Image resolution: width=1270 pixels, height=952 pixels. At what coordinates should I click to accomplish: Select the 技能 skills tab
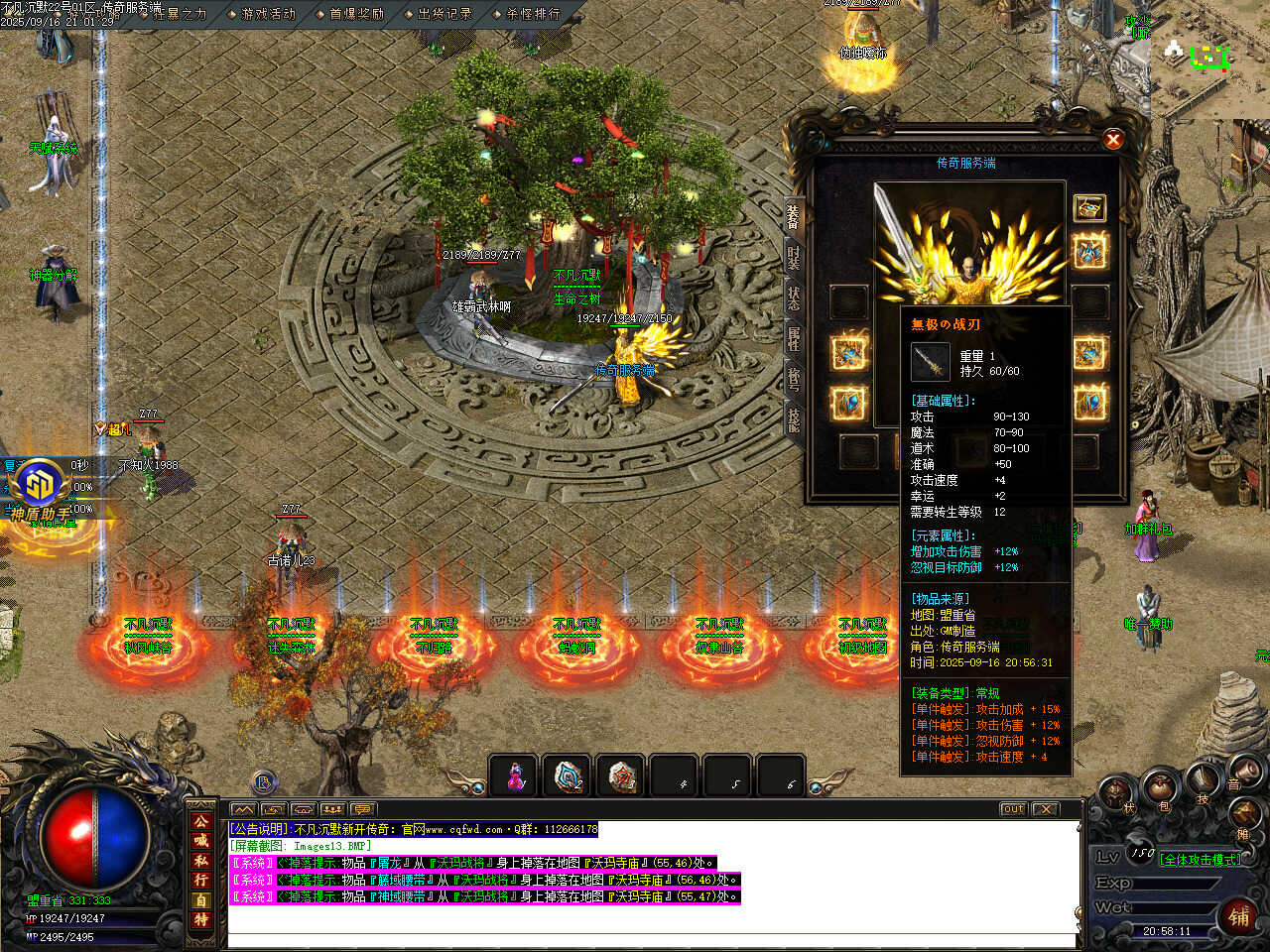794,420
